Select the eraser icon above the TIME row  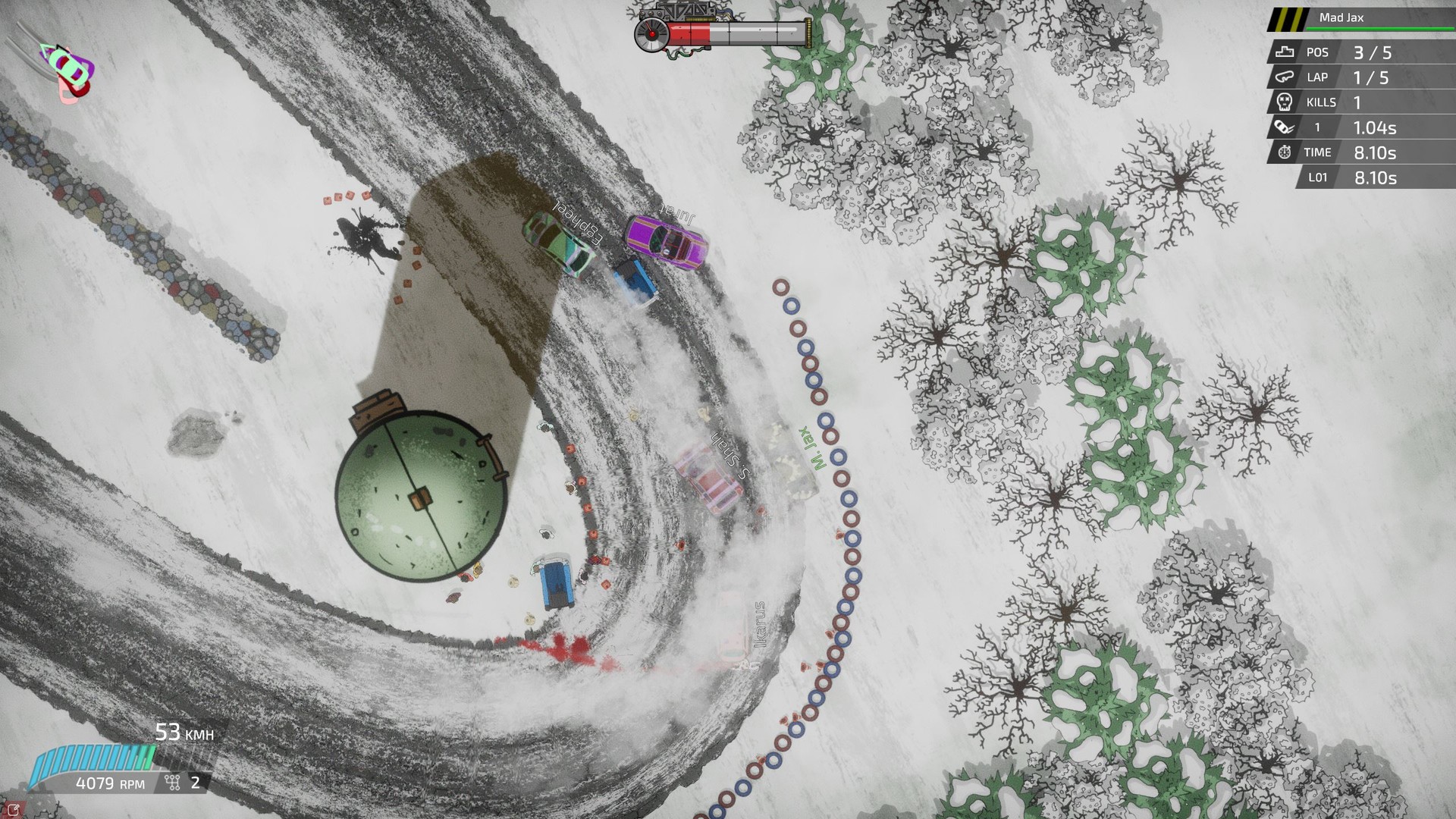tap(1282, 127)
